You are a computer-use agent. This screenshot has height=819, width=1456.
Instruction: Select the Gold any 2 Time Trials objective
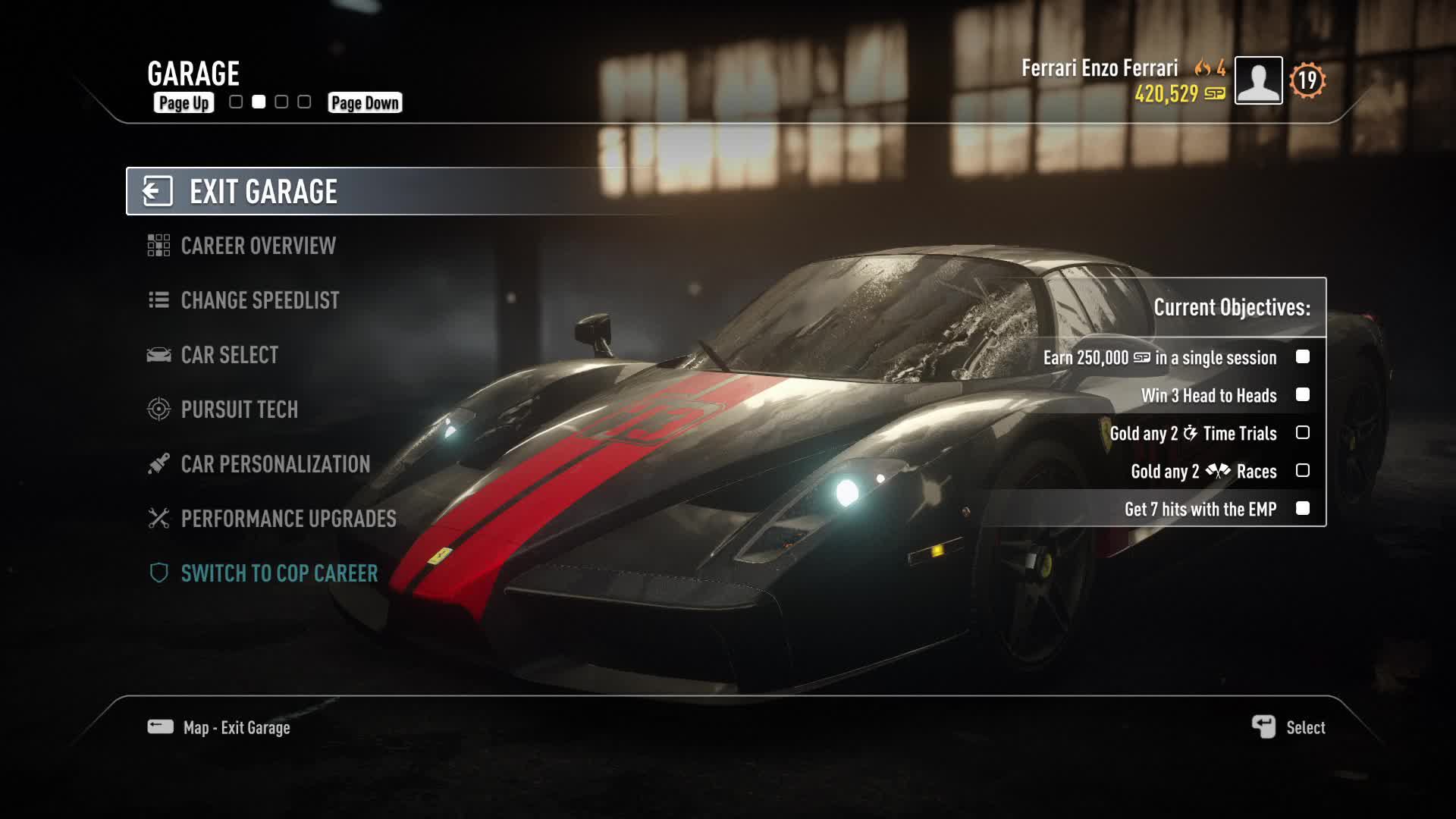point(1193,433)
